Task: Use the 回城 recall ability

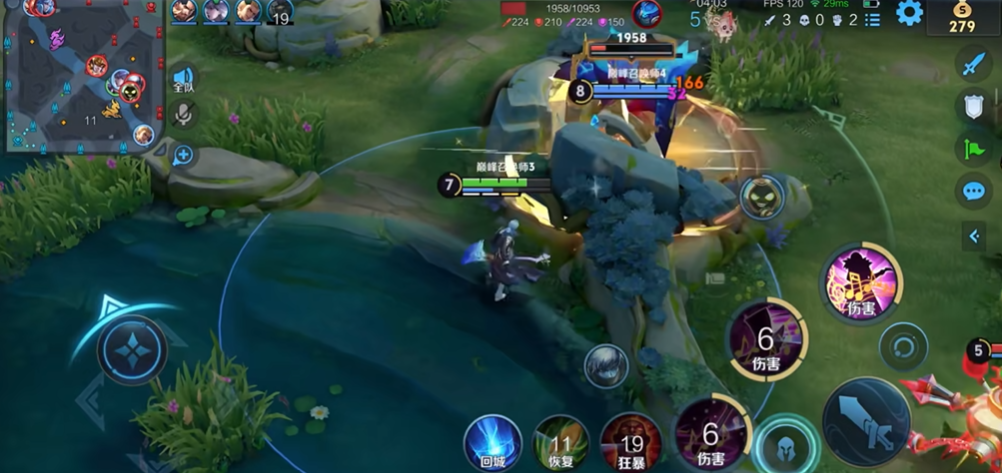Action: pyautogui.click(x=492, y=440)
